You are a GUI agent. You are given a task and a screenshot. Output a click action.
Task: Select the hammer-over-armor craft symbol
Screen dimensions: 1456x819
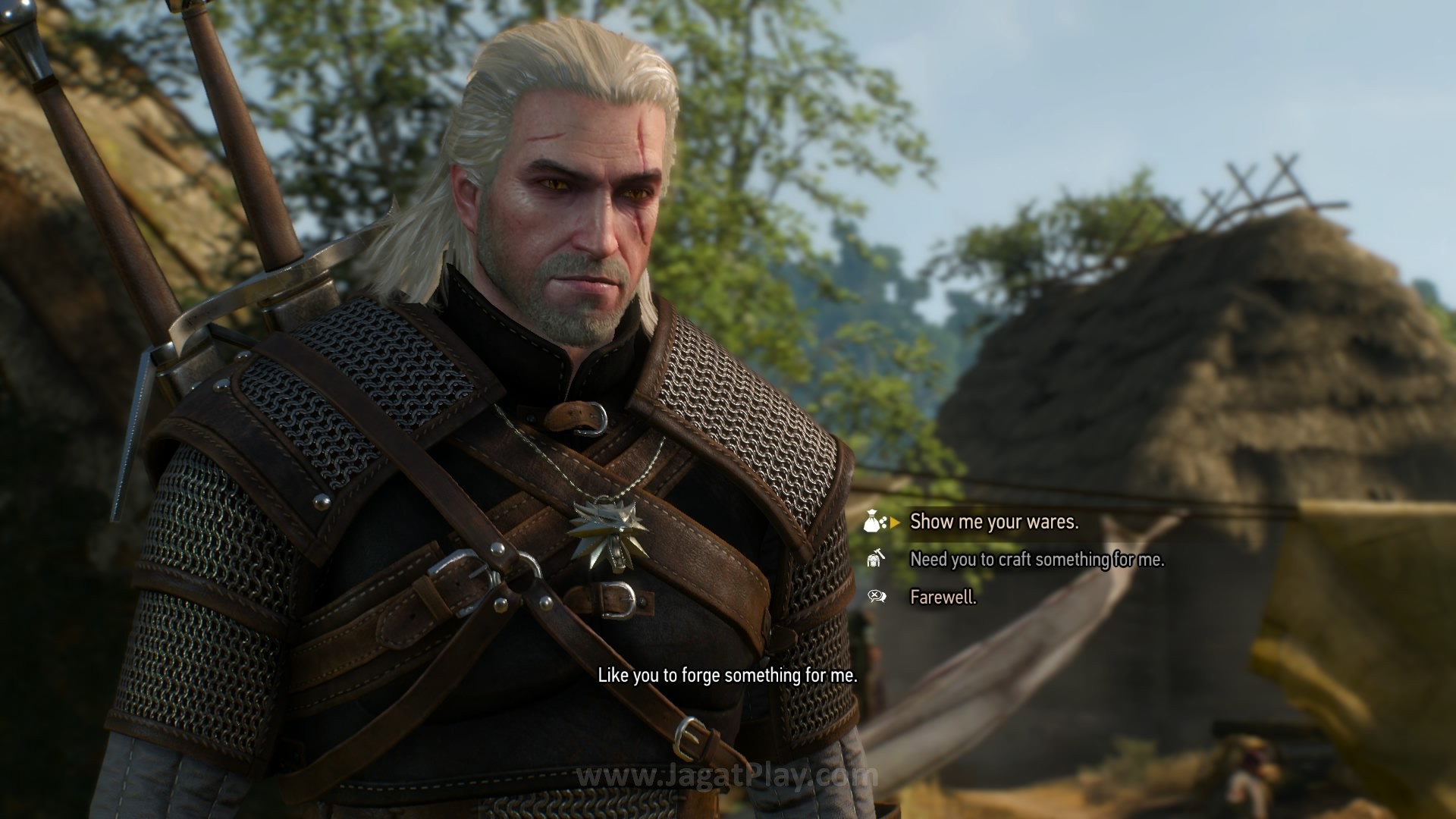click(874, 560)
